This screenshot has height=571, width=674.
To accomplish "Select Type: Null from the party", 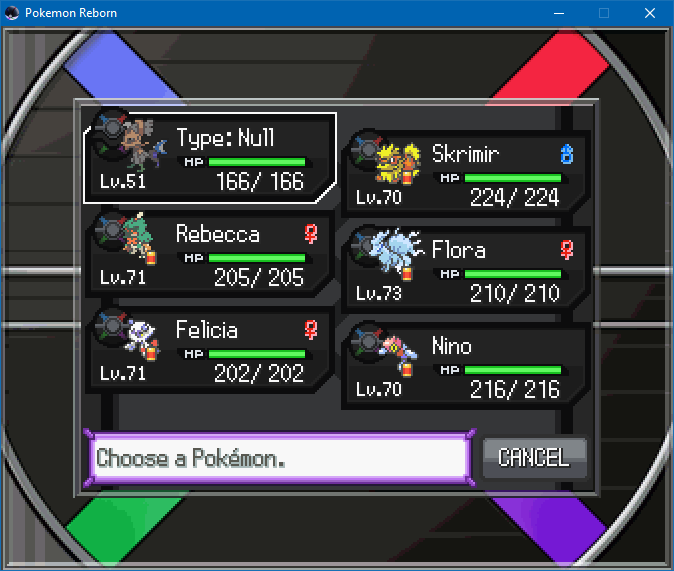I will click(x=210, y=158).
